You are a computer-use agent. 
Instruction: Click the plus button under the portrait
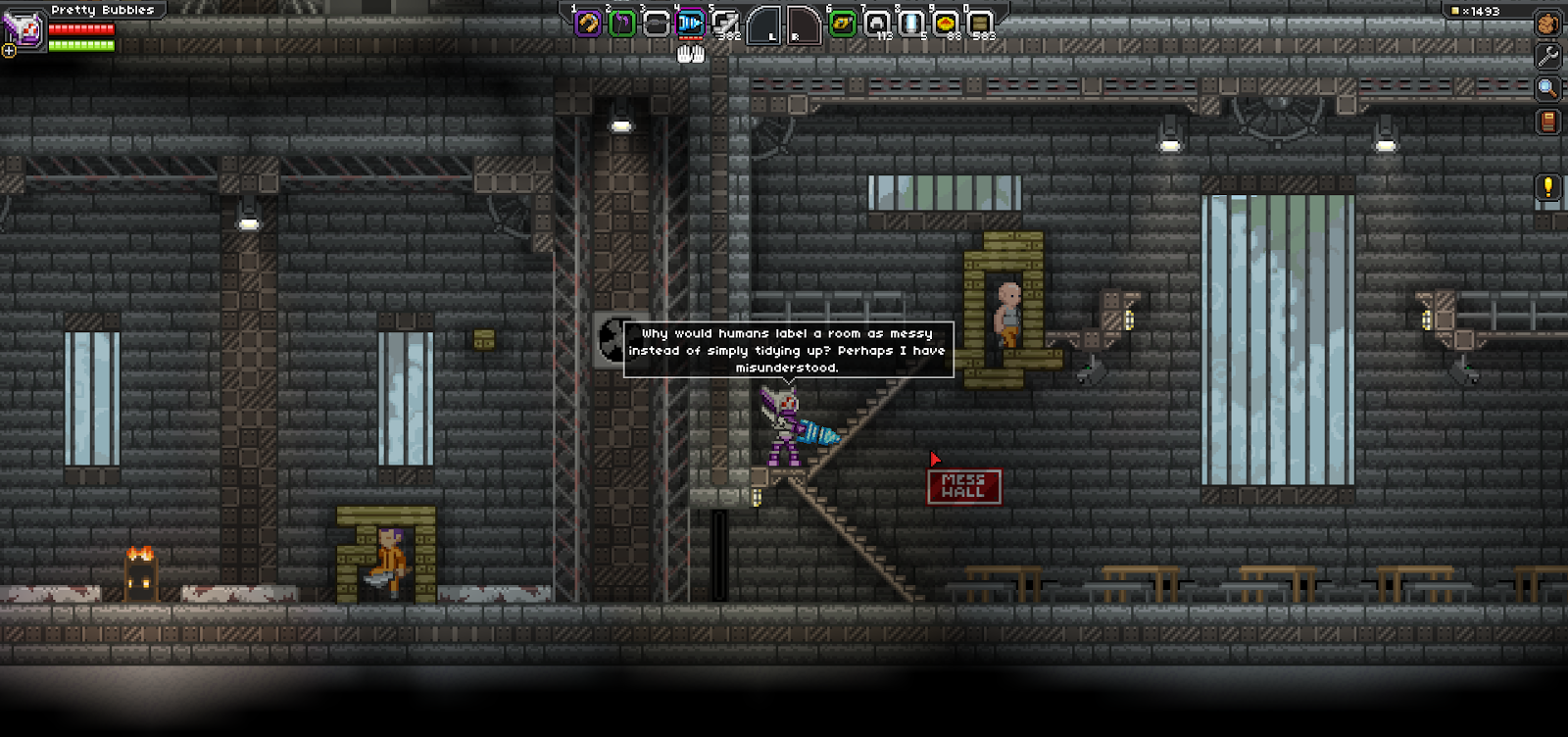click(x=9, y=51)
